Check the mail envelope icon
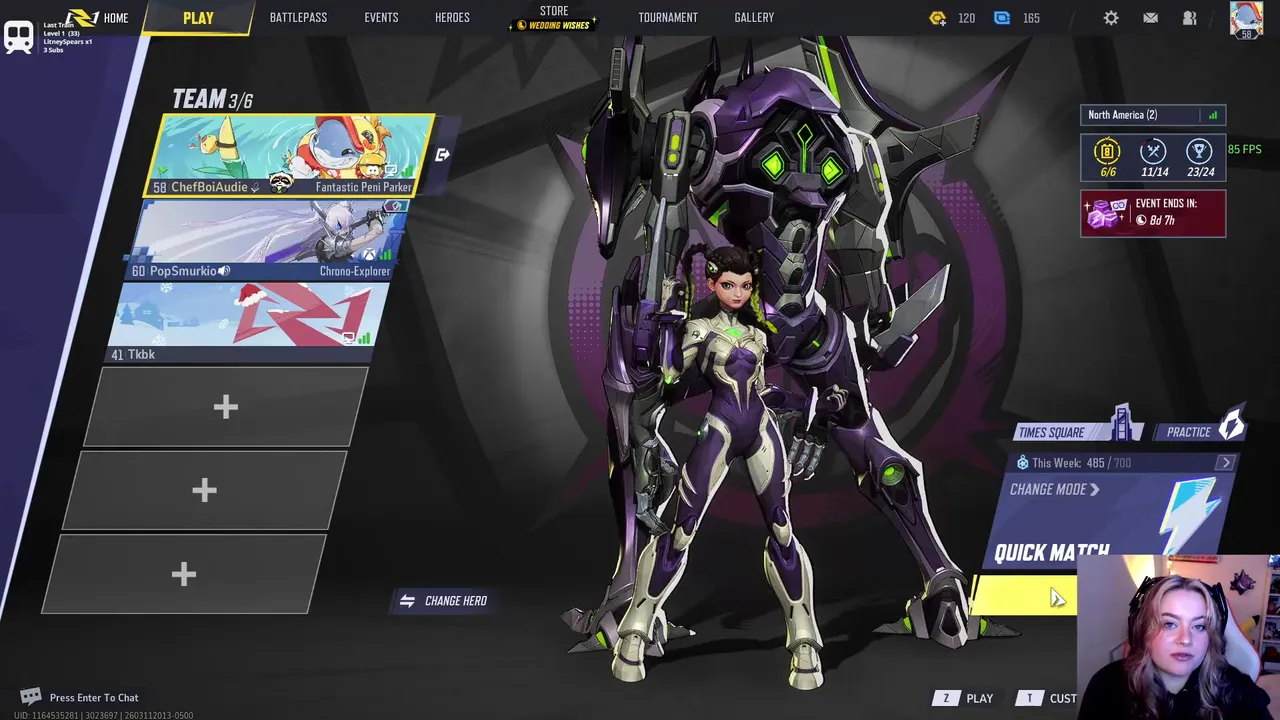1280x720 pixels. coord(1150,18)
